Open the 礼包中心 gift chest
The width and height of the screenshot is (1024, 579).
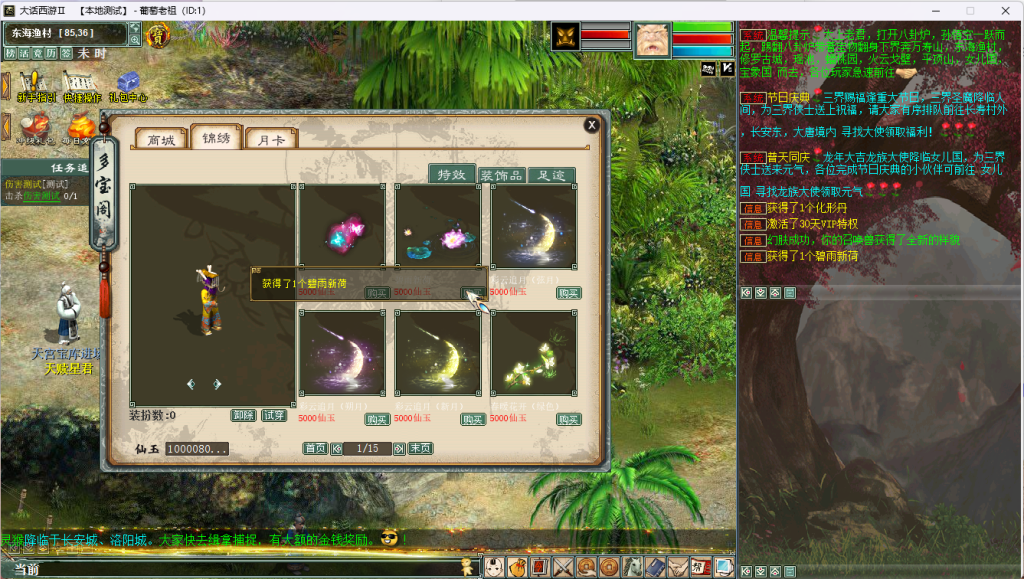128,86
